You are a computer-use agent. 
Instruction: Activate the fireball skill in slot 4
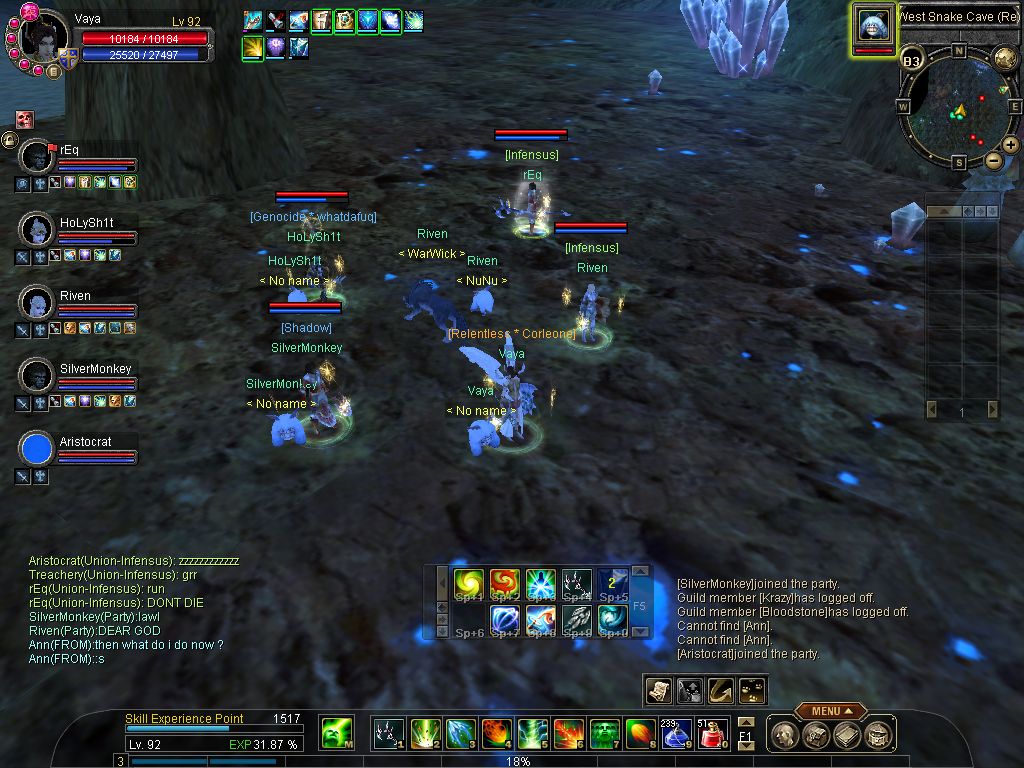coord(497,734)
